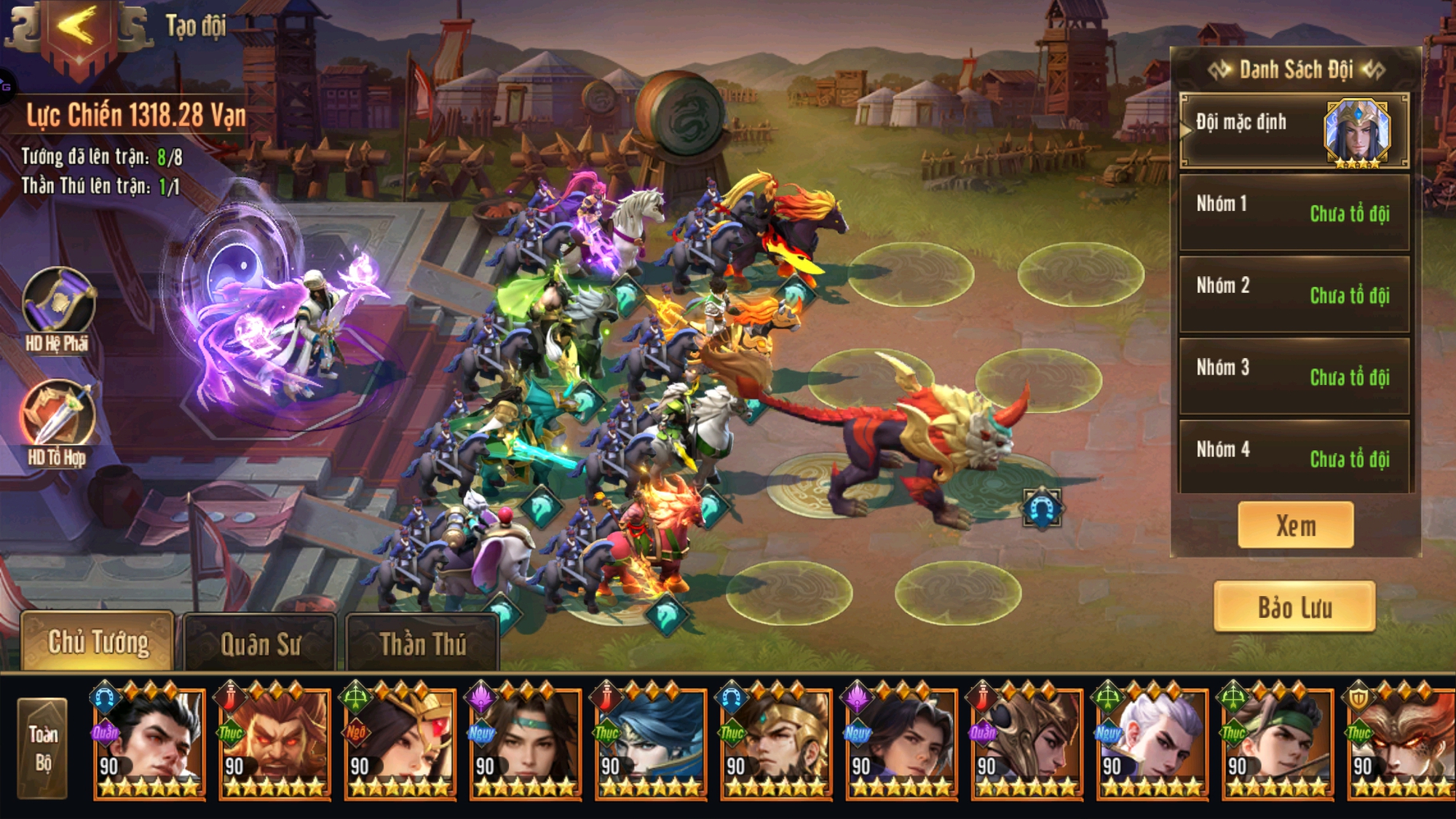The height and width of the screenshot is (819, 1456).
Task: Pick the Nhóm 3 team row
Action: click(1294, 376)
